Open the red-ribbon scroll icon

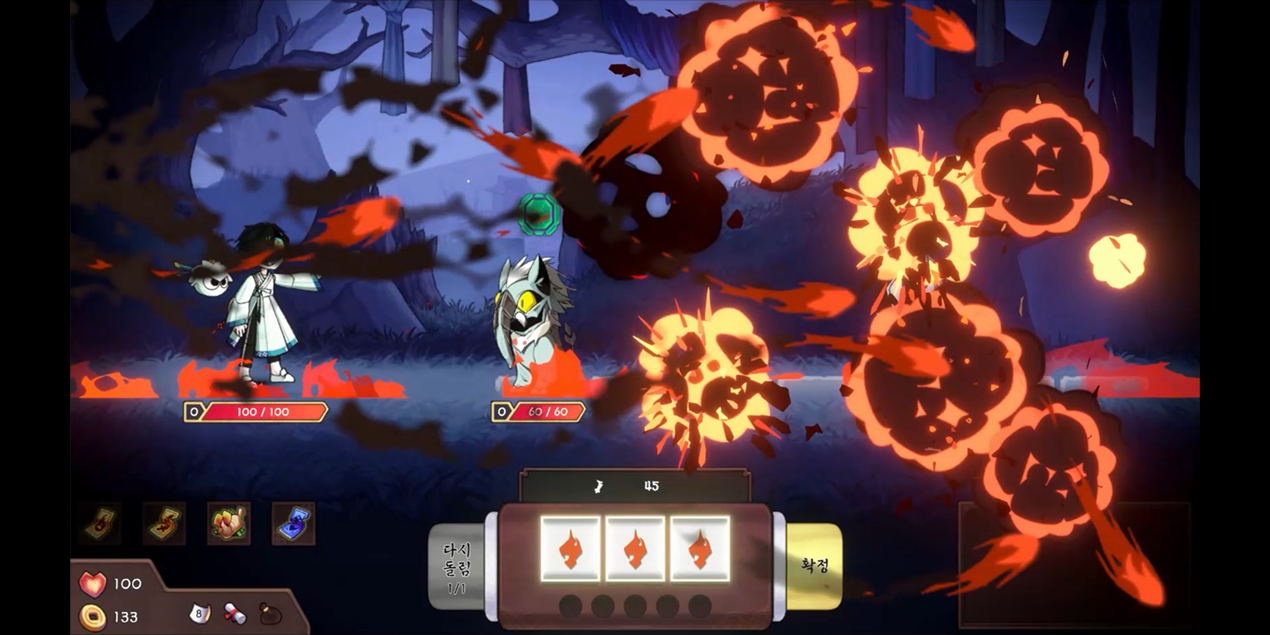(x=235, y=613)
